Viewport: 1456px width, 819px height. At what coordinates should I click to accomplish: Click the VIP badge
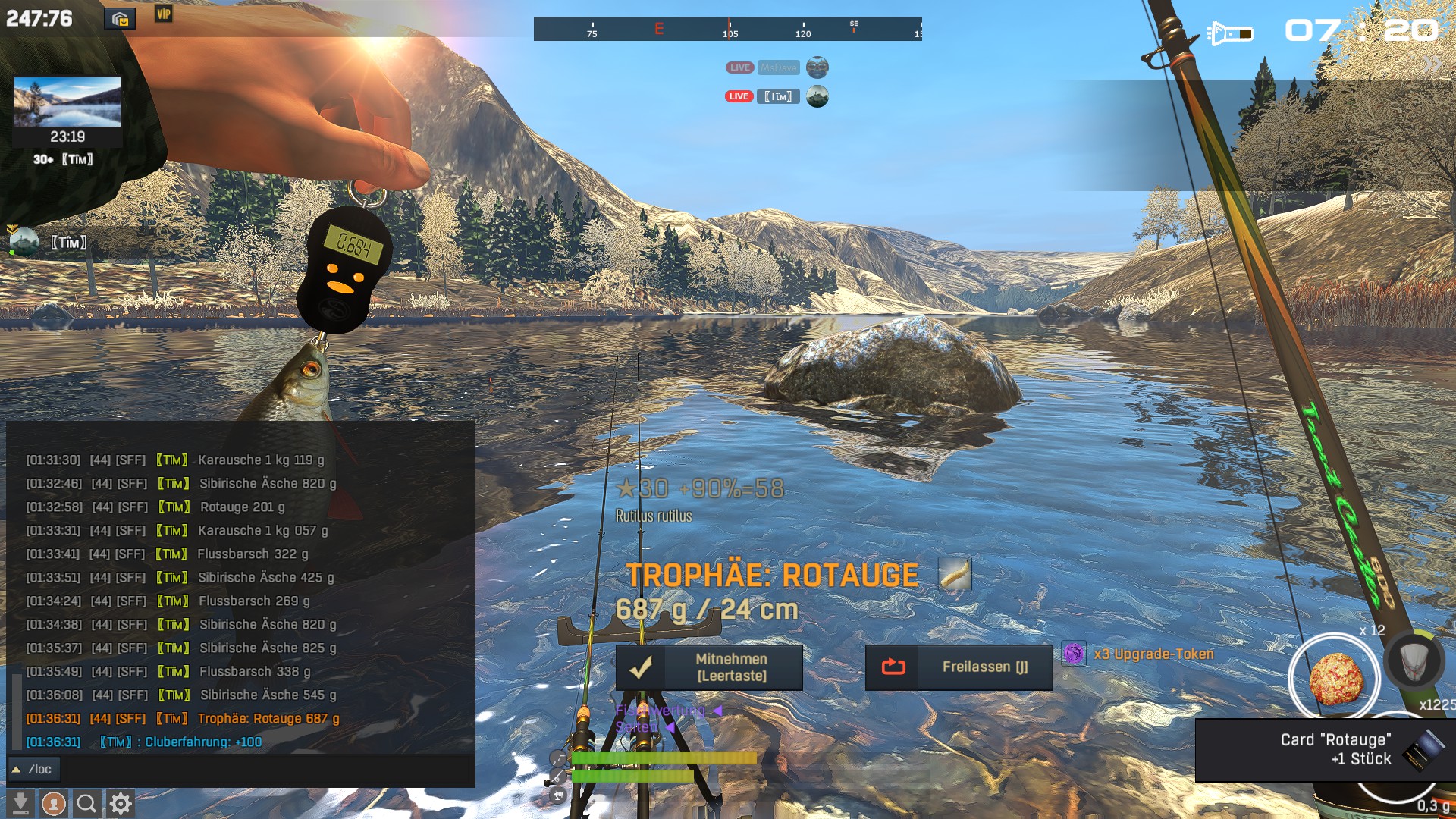point(164,14)
